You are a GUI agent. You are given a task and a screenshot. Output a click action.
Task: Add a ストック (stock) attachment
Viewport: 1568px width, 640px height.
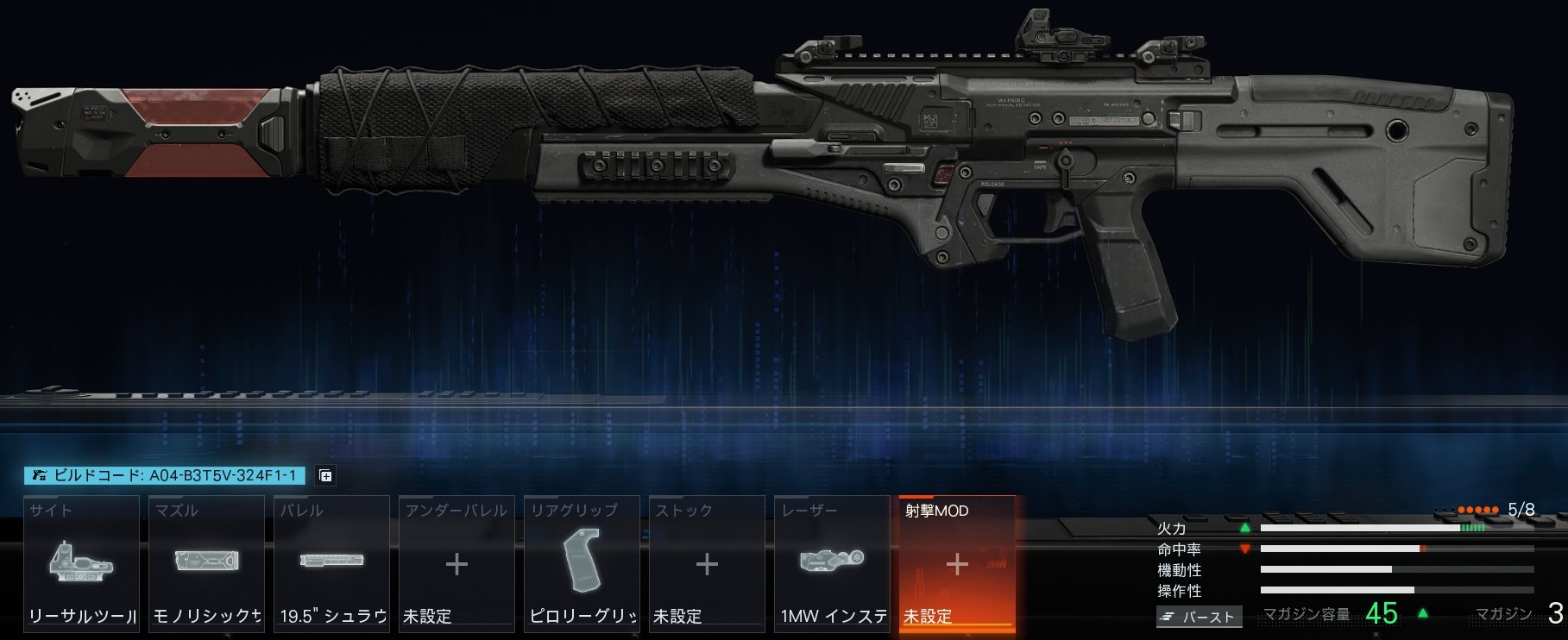coord(707,564)
